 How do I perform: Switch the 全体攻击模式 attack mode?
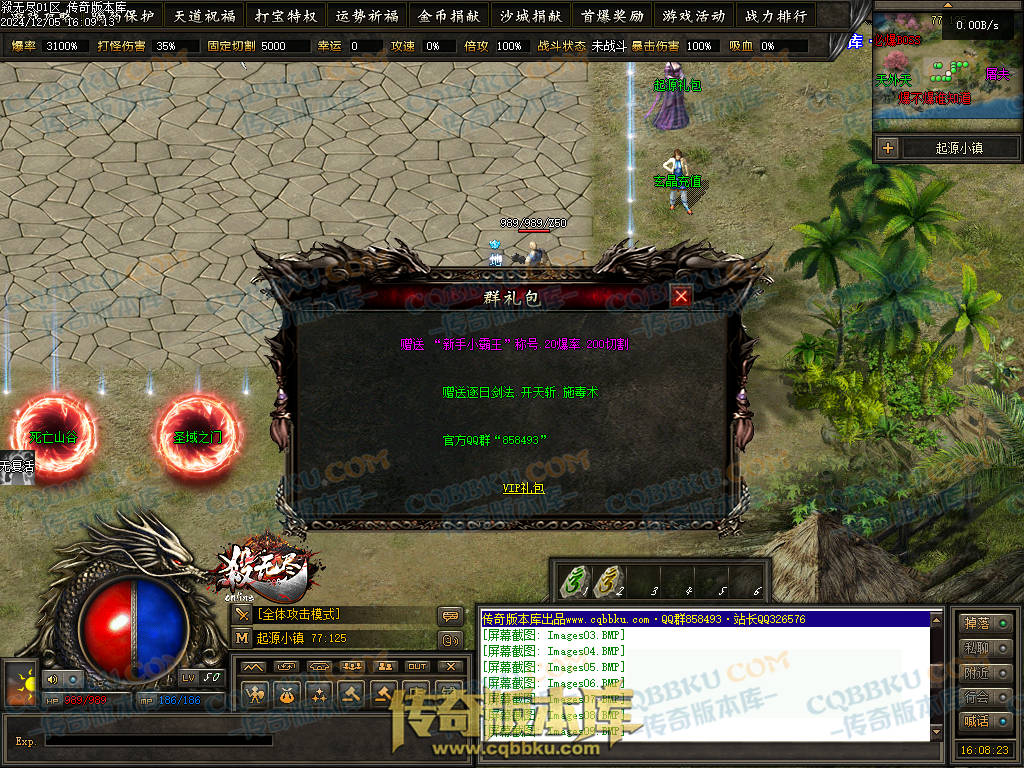click(x=298, y=614)
